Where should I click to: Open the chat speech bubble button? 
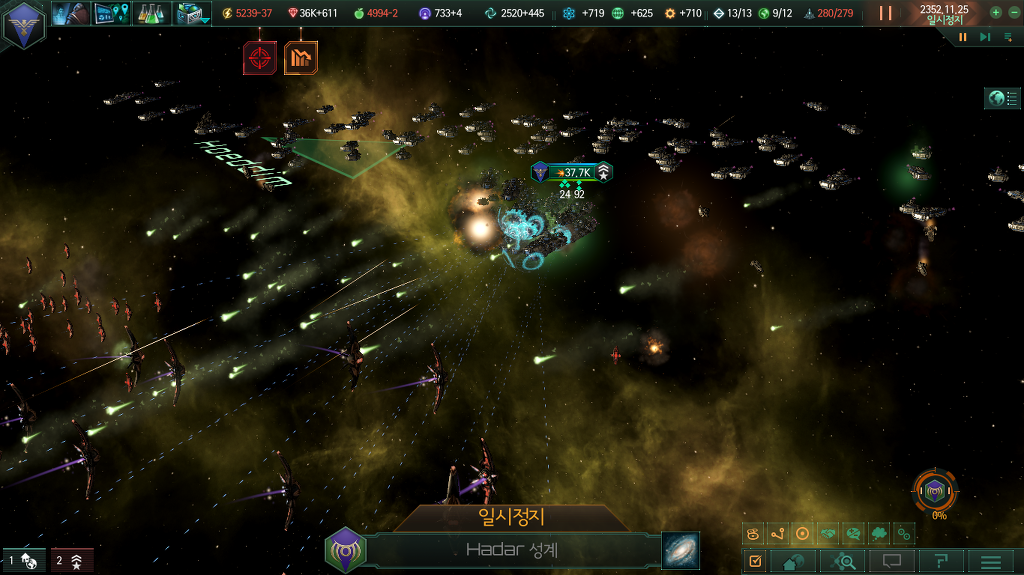coord(892,562)
